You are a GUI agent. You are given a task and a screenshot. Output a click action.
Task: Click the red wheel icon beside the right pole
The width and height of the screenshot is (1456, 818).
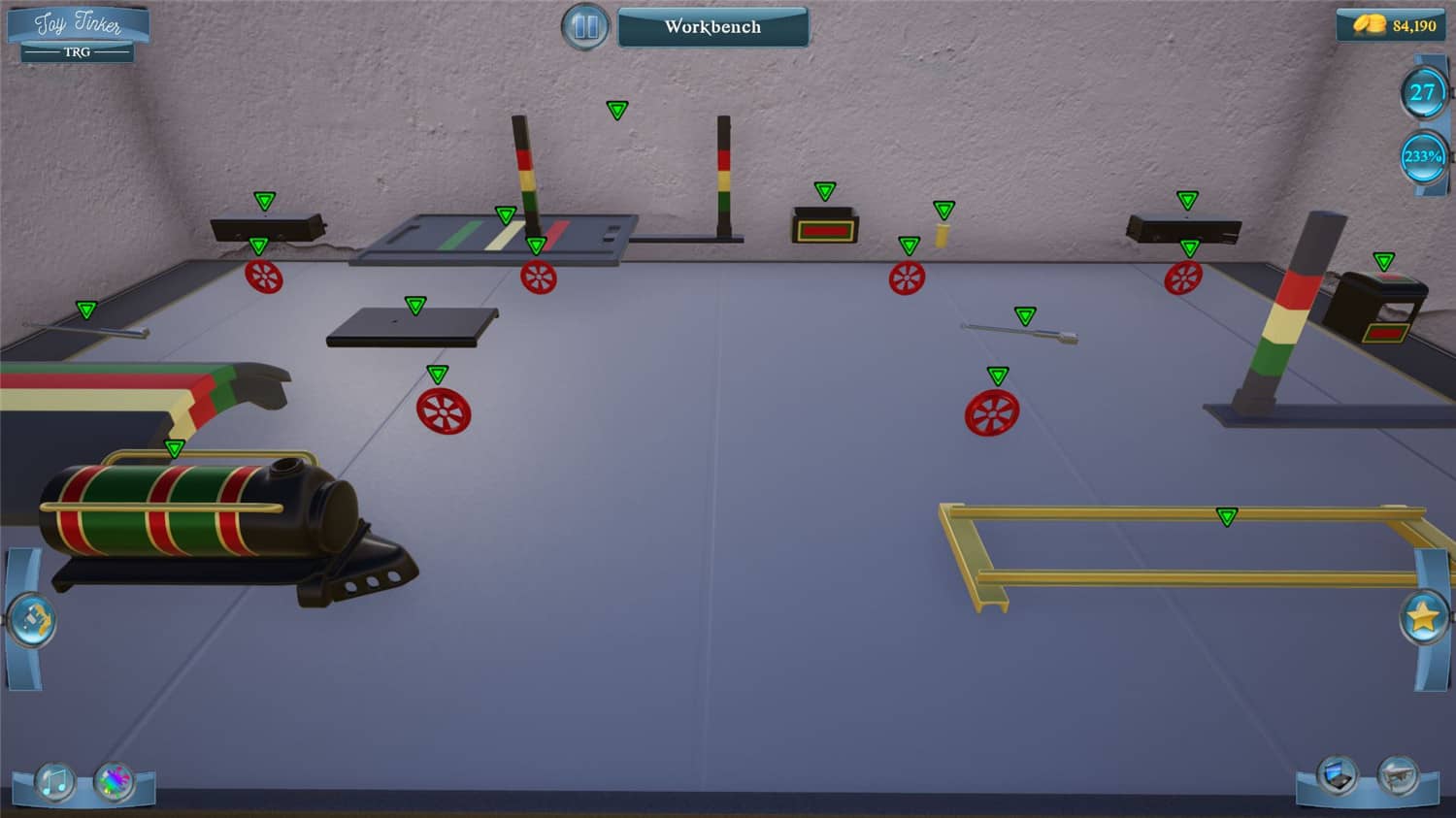click(x=1185, y=279)
